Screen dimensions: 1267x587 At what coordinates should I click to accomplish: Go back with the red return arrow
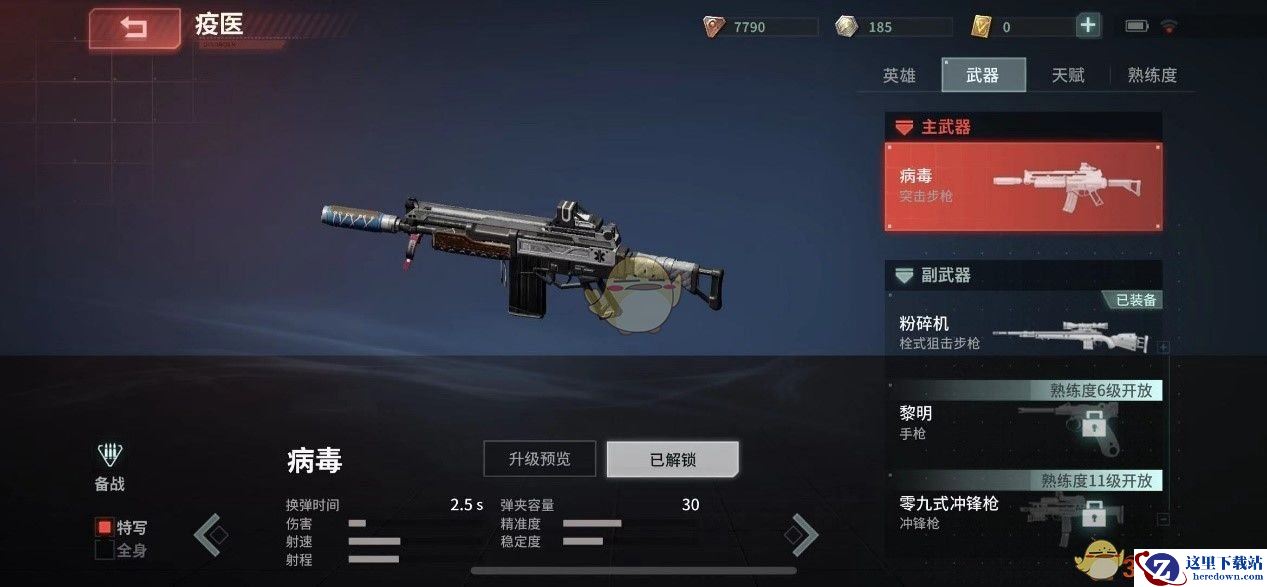pos(134,29)
